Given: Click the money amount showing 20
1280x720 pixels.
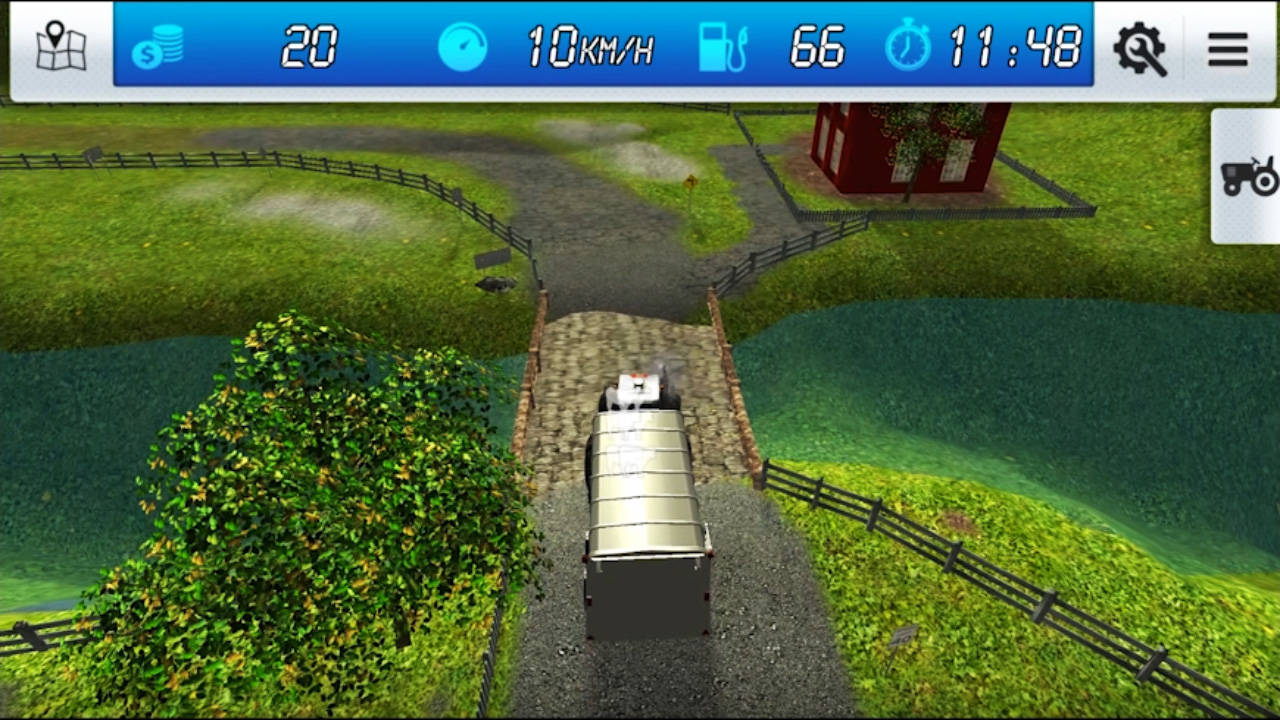Looking at the screenshot, I should coord(310,47).
